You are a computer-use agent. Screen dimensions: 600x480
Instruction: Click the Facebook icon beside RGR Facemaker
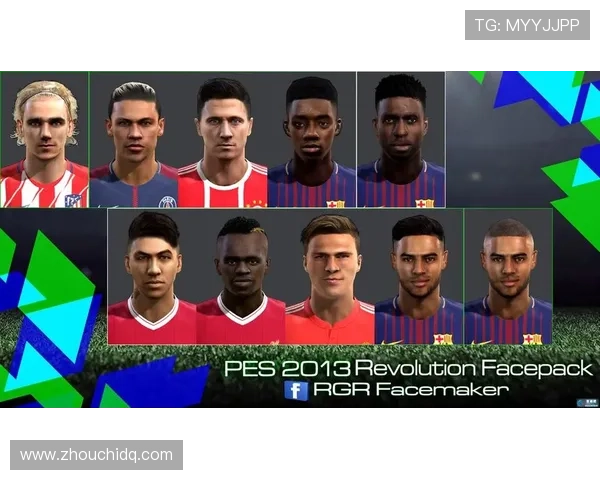tap(296, 390)
